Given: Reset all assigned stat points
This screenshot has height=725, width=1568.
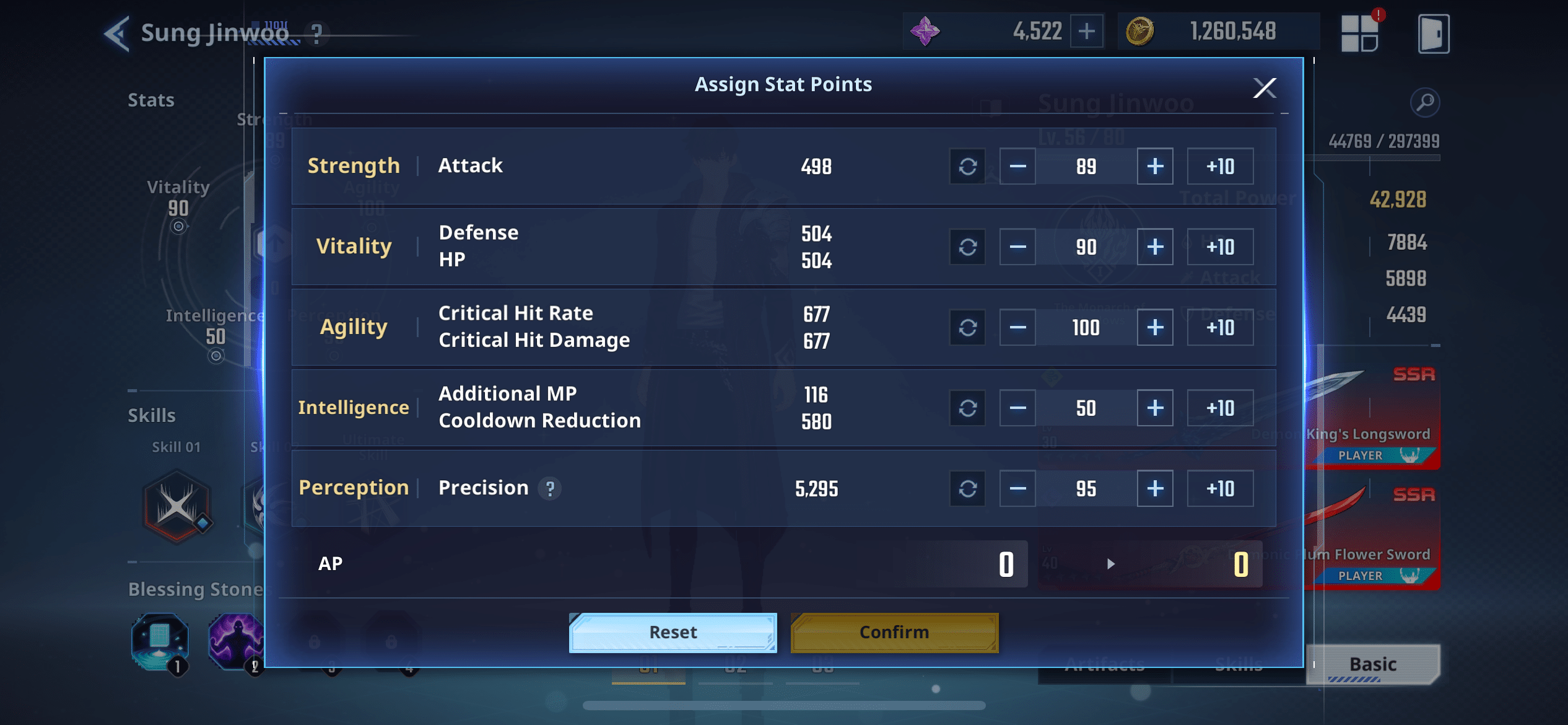Looking at the screenshot, I should pos(673,631).
